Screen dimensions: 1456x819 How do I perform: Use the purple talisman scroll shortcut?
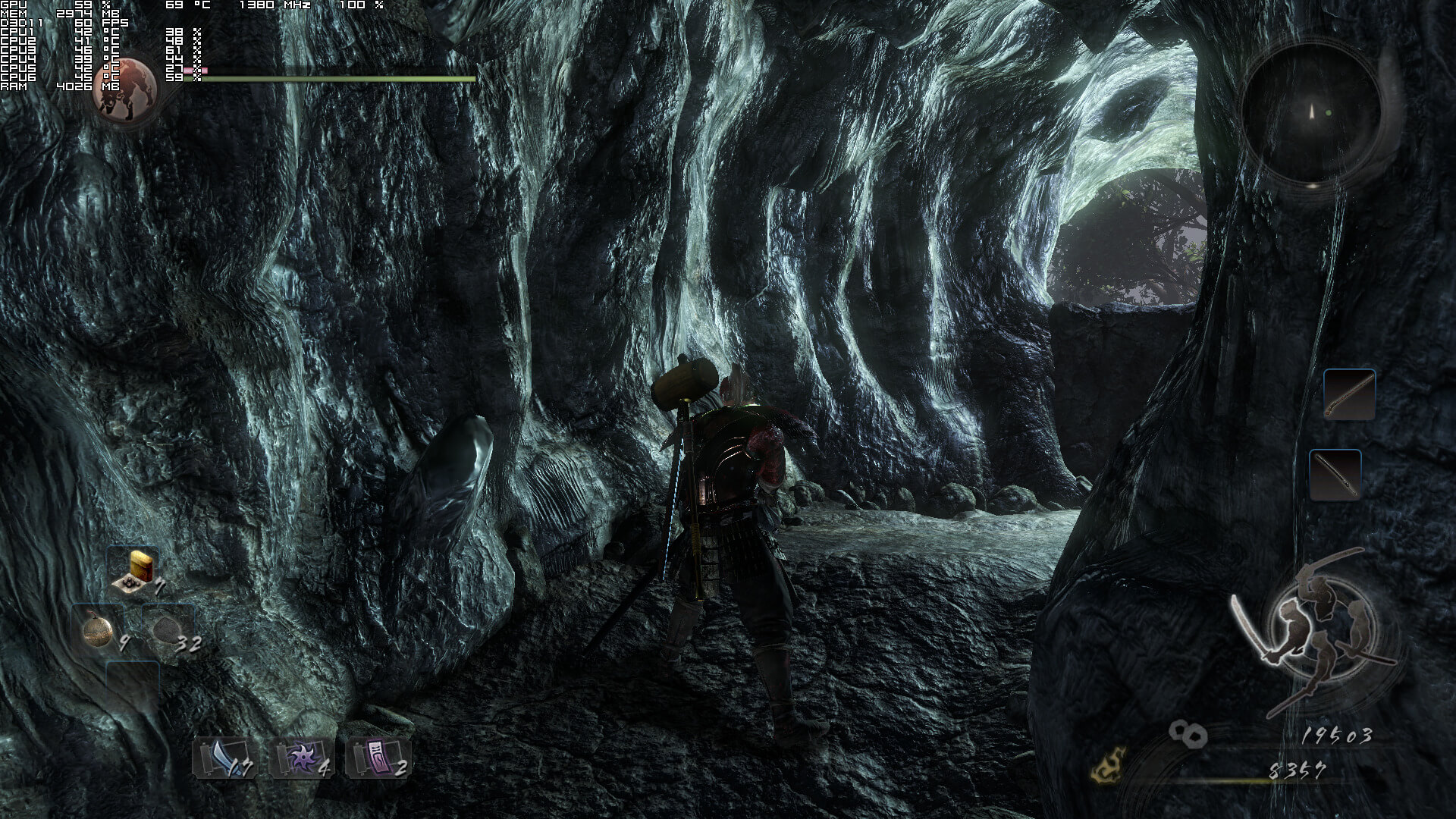click(x=378, y=758)
